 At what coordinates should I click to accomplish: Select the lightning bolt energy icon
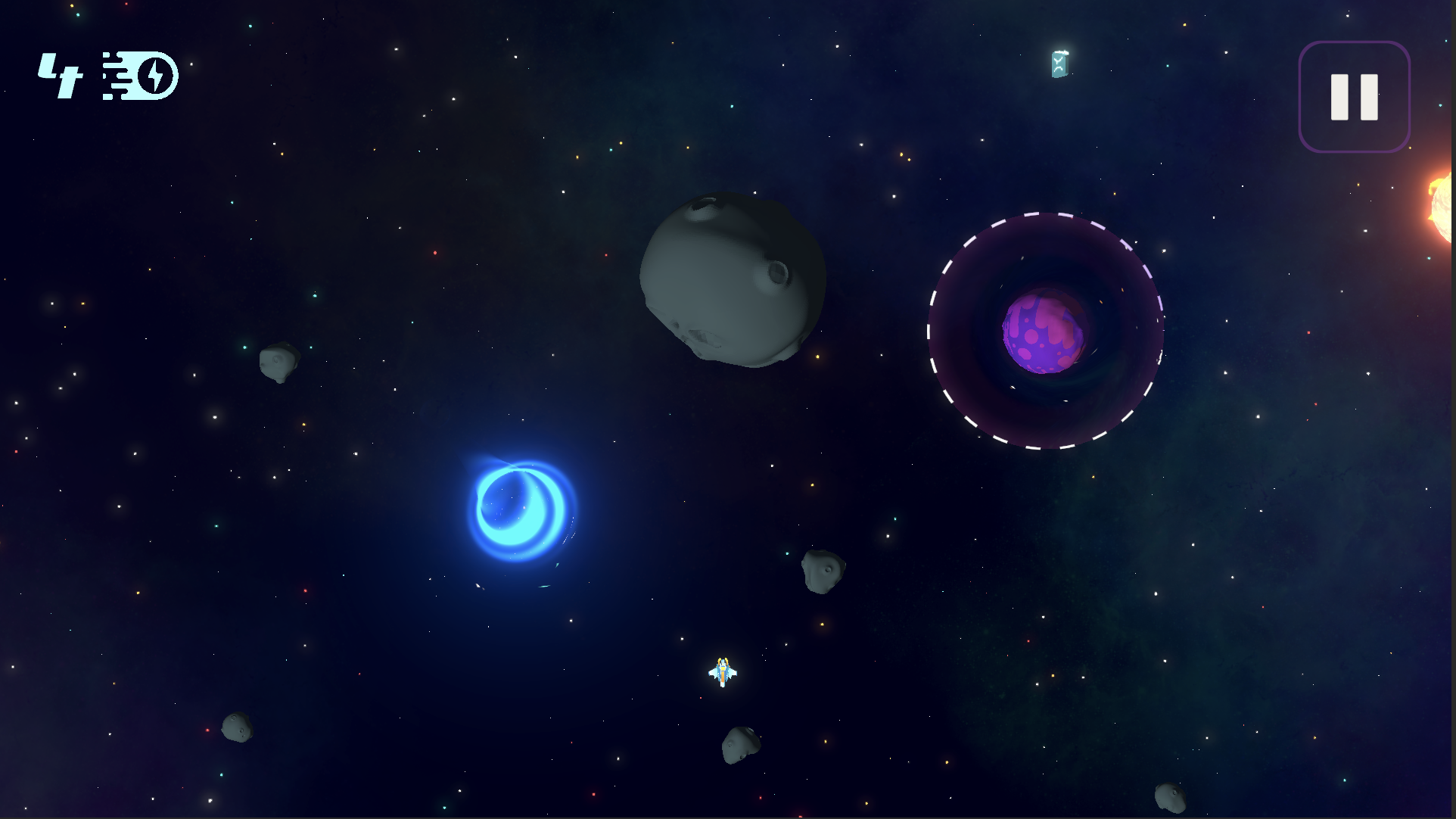point(154,74)
